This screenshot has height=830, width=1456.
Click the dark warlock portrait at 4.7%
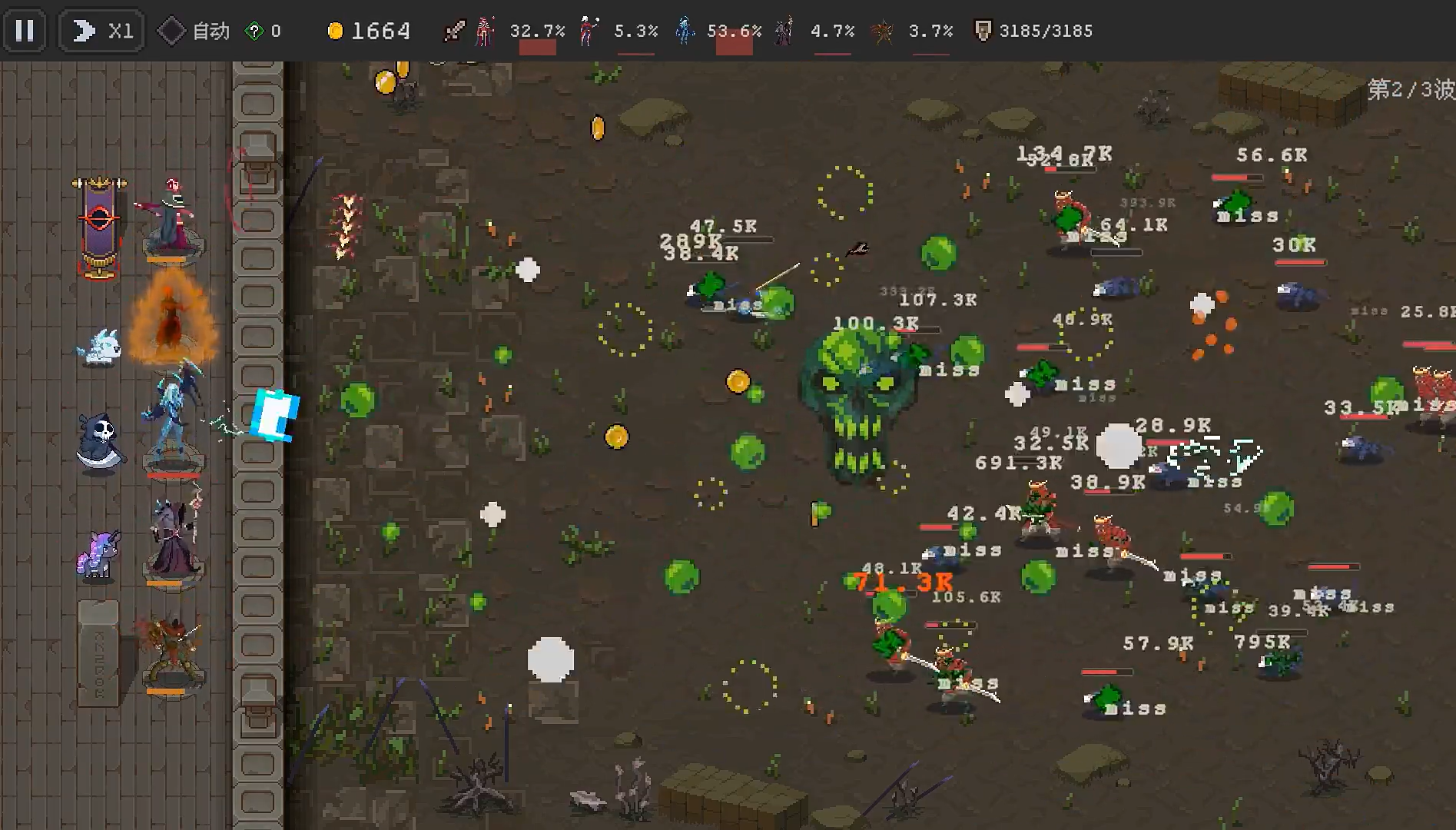(x=784, y=31)
